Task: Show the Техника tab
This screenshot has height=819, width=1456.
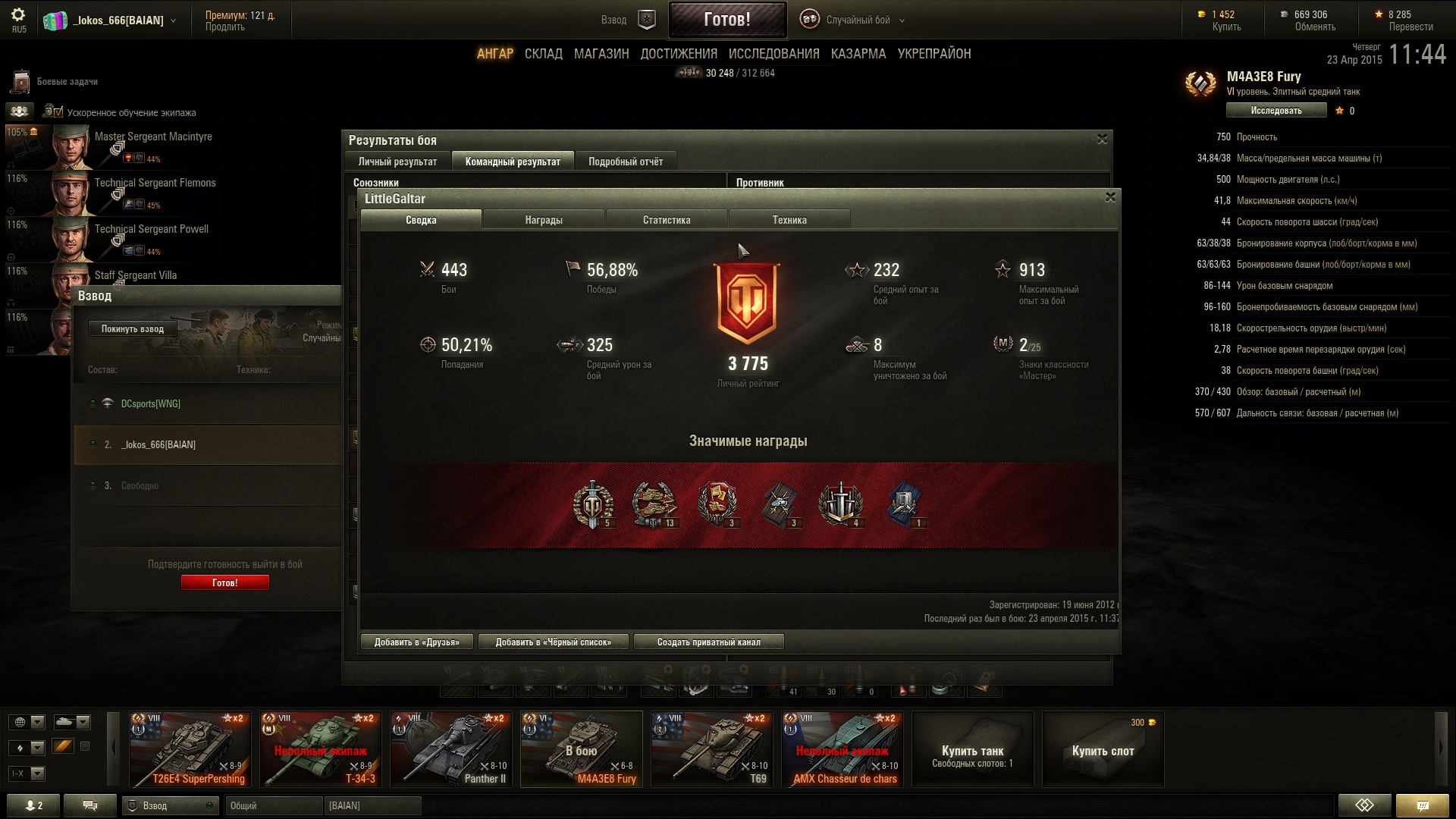Action: tap(789, 220)
